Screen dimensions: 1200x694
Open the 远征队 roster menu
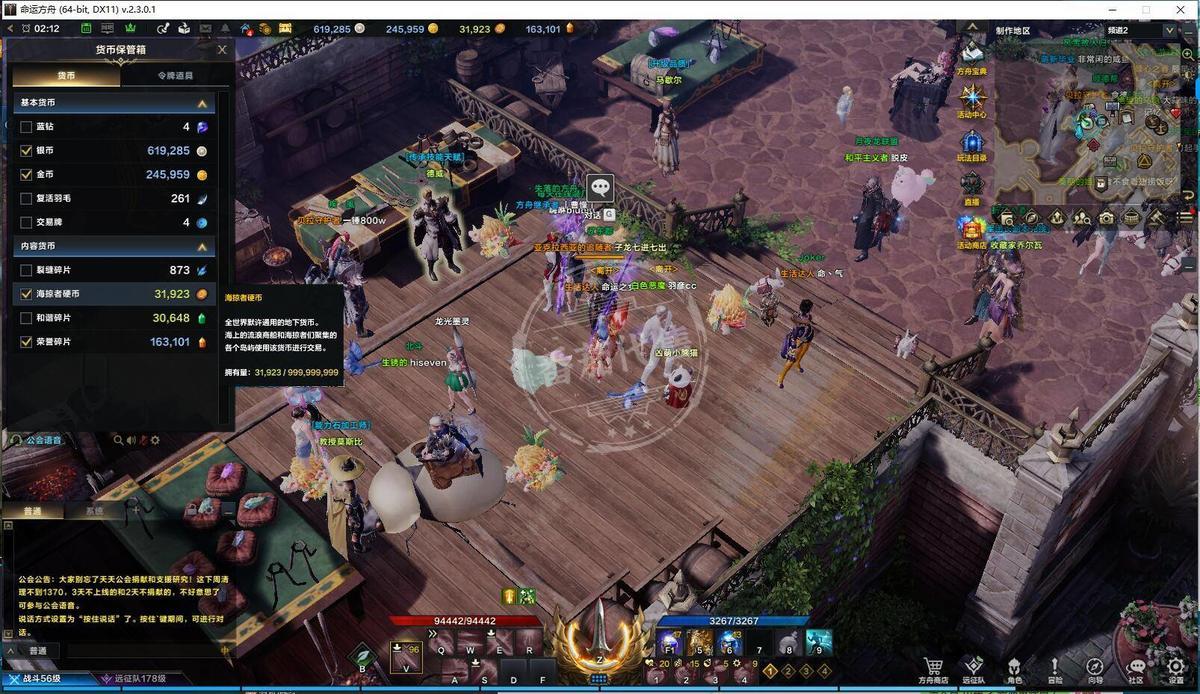point(974,668)
